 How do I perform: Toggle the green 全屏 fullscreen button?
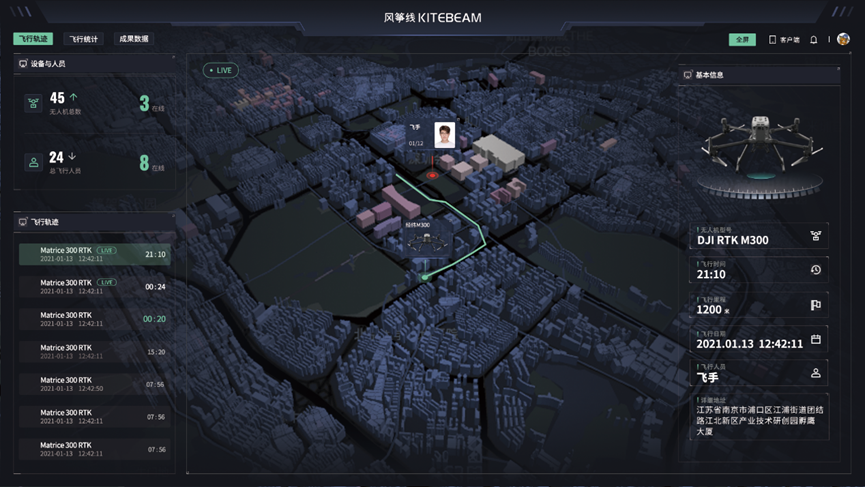(x=742, y=40)
